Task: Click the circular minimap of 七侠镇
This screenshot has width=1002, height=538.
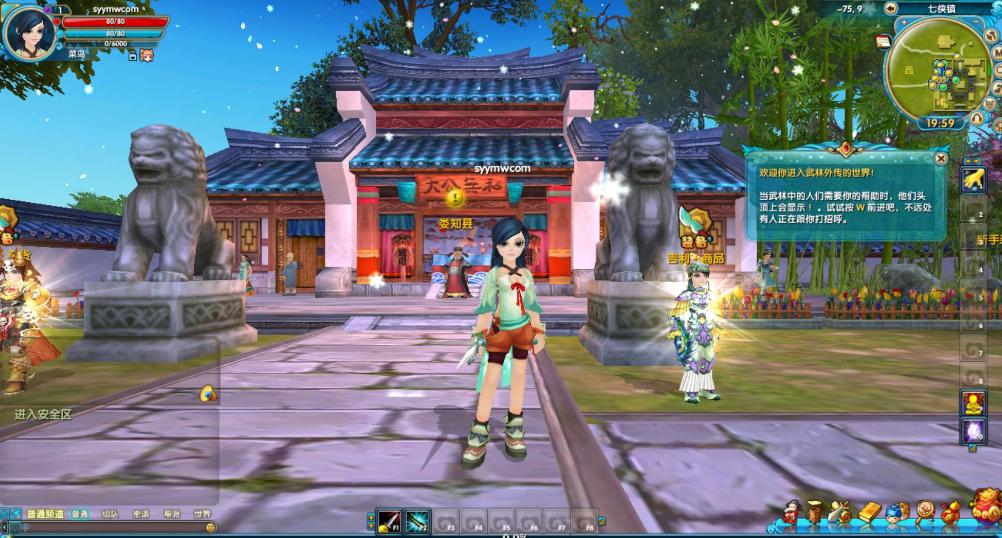Action: (x=935, y=73)
